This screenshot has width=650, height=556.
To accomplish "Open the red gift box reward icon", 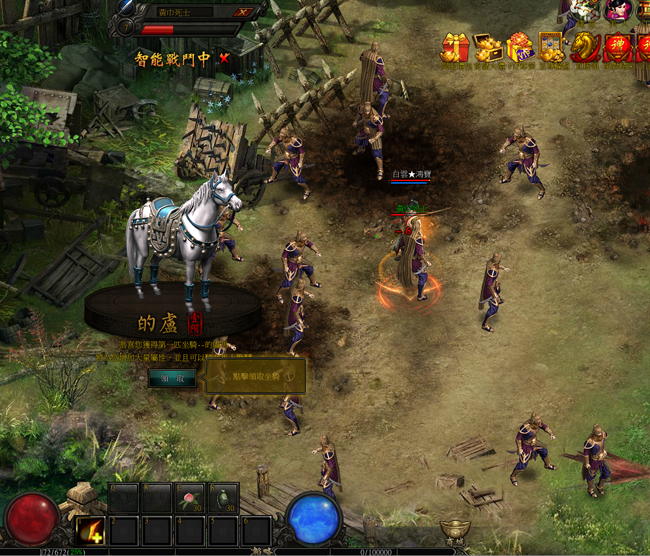I will click(x=455, y=47).
